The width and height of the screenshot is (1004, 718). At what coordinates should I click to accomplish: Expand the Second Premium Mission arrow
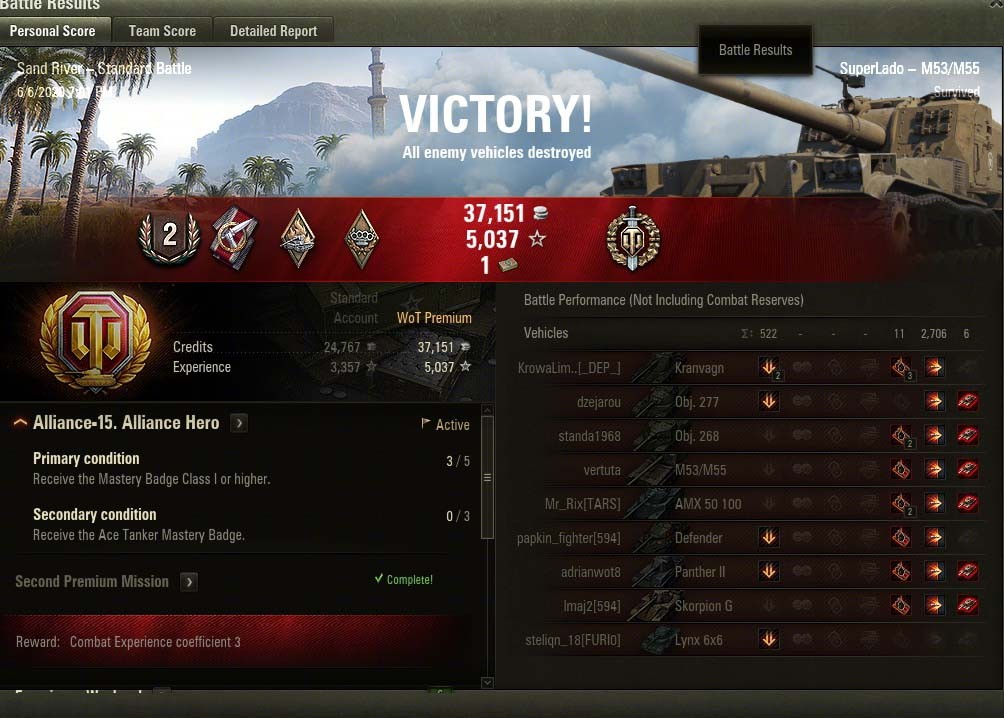pyautogui.click(x=189, y=582)
